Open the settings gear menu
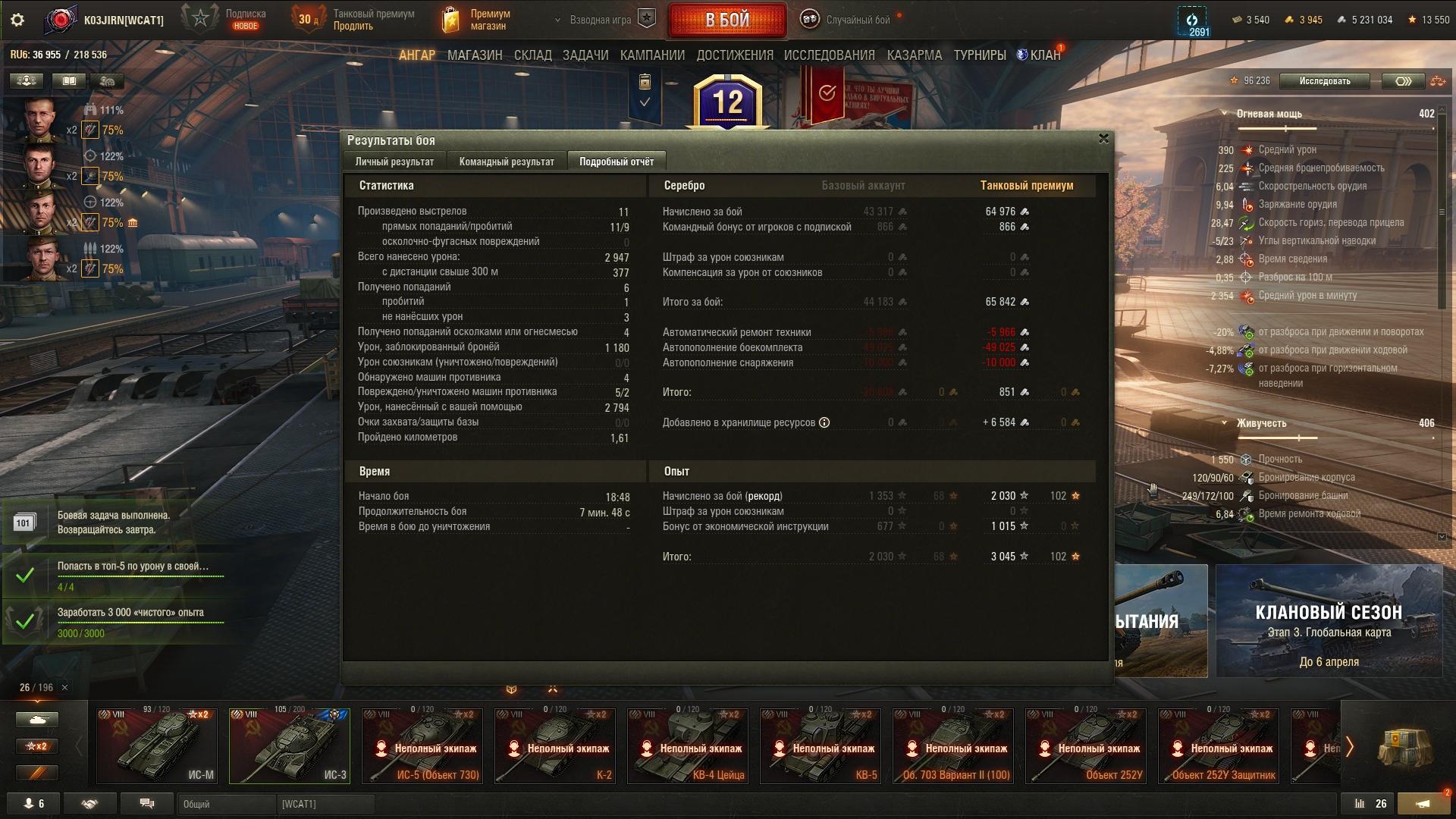The height and width of the screenshot is (819, 1456). coord(17,20)
